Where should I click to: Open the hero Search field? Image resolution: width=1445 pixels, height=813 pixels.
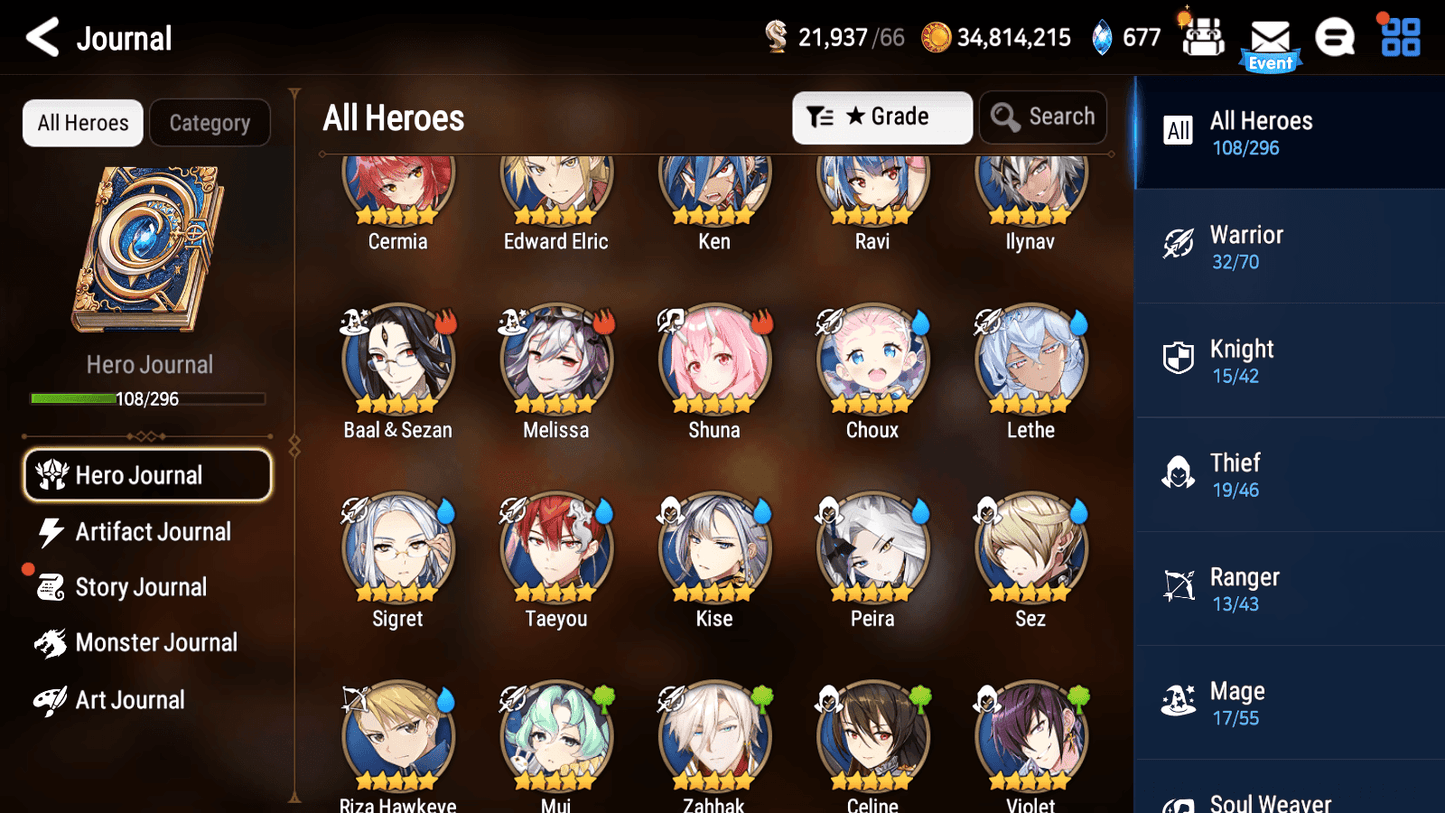1043,117
